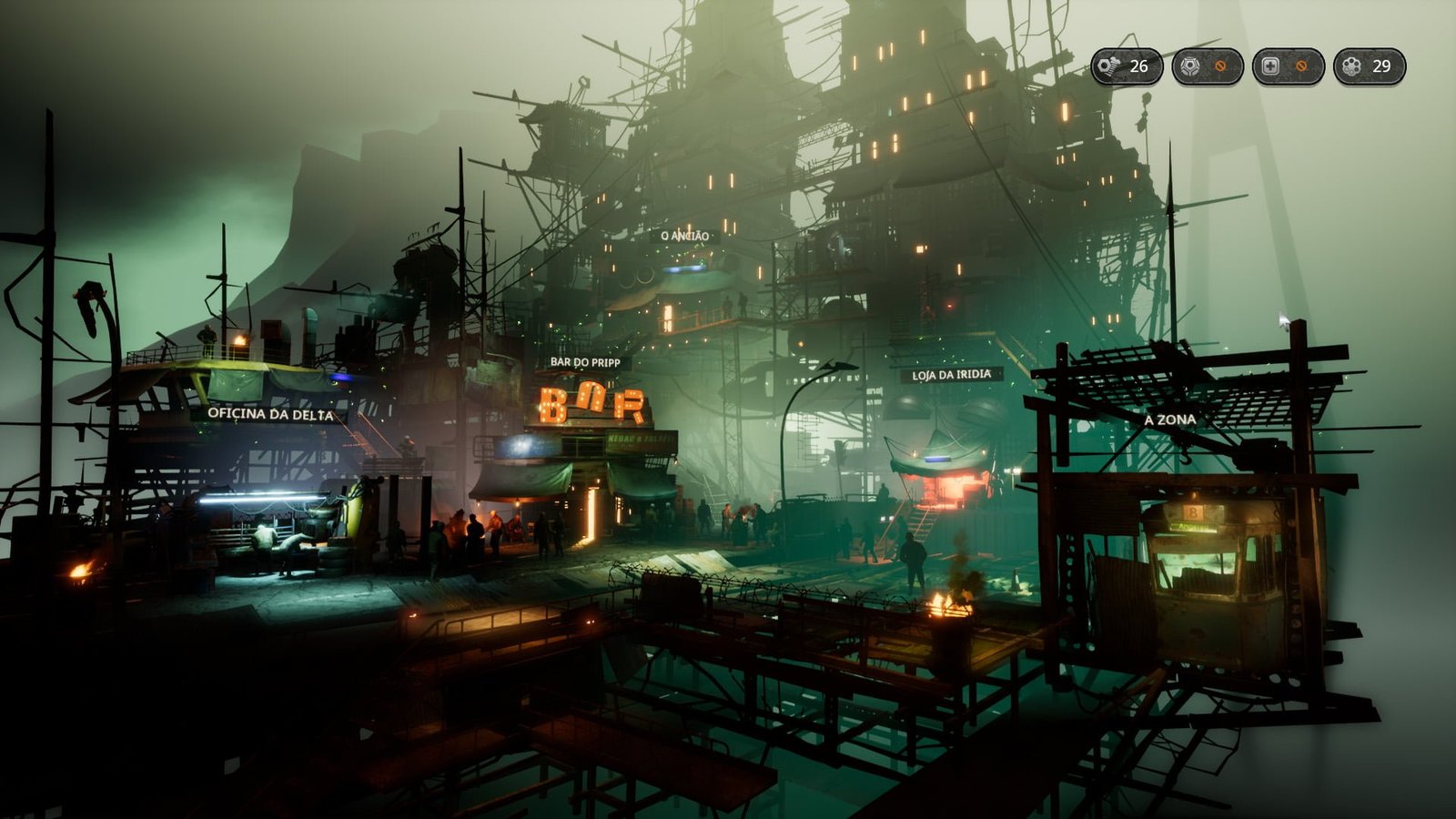Select the O Ancião location label
The image size is (1456, 819).
coord(684,236)
